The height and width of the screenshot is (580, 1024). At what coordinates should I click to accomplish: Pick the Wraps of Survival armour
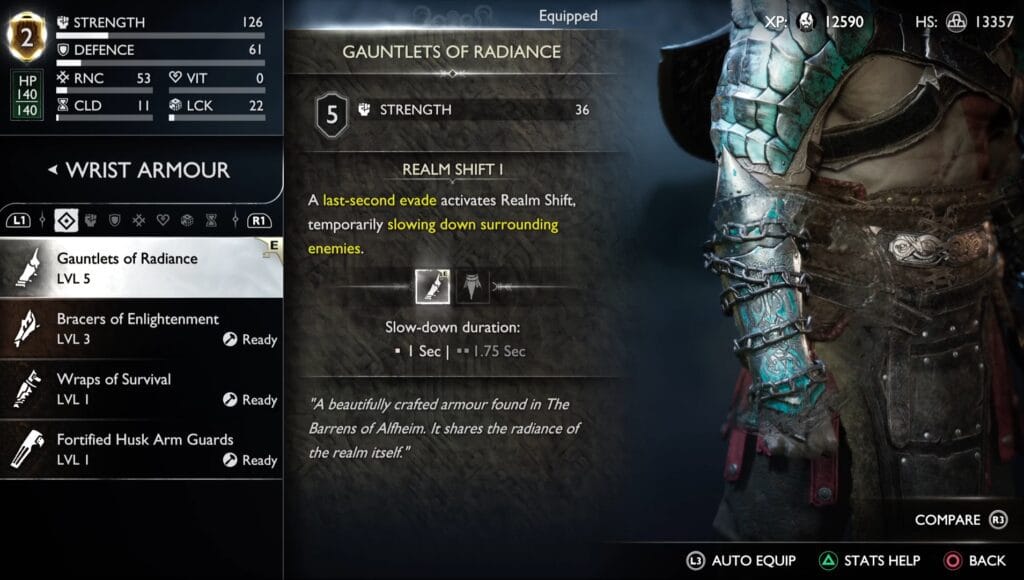[140, 388]
